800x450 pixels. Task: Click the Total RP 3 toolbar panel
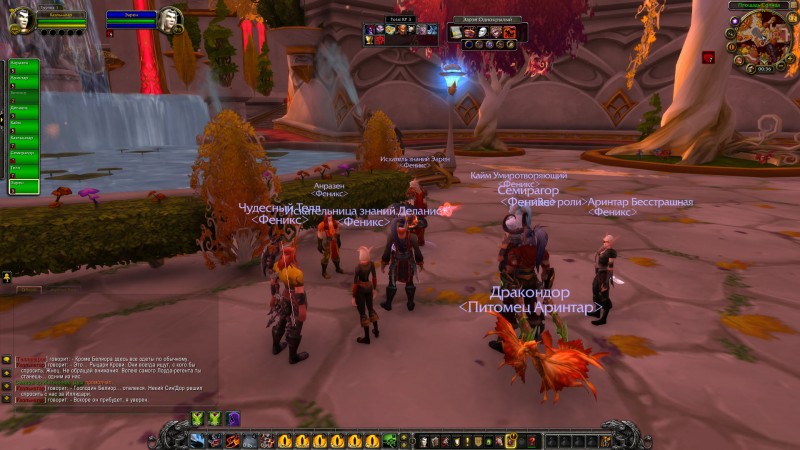click(400, 31)
